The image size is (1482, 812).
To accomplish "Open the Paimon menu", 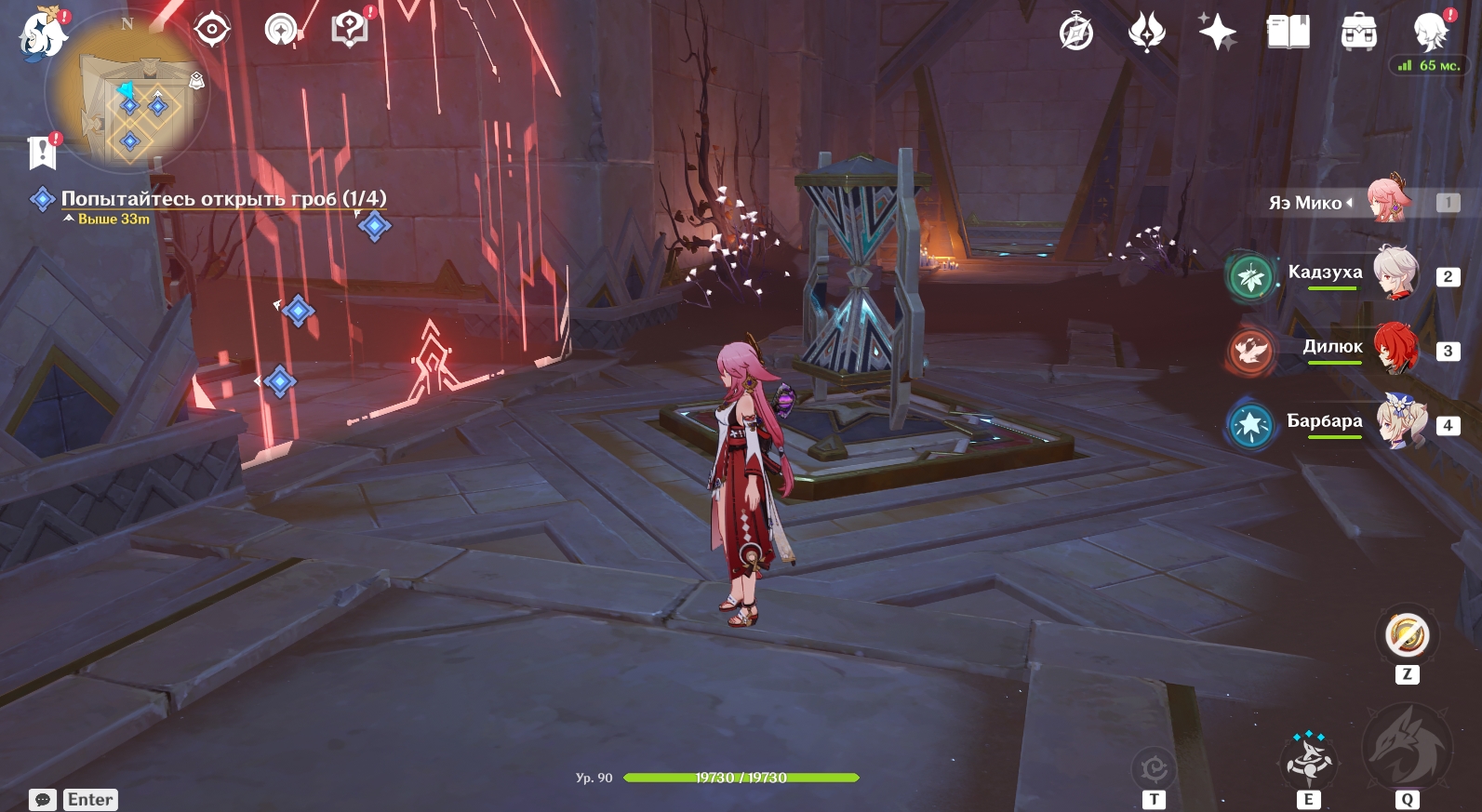I will pyautogui.click(x=44, y=35).
